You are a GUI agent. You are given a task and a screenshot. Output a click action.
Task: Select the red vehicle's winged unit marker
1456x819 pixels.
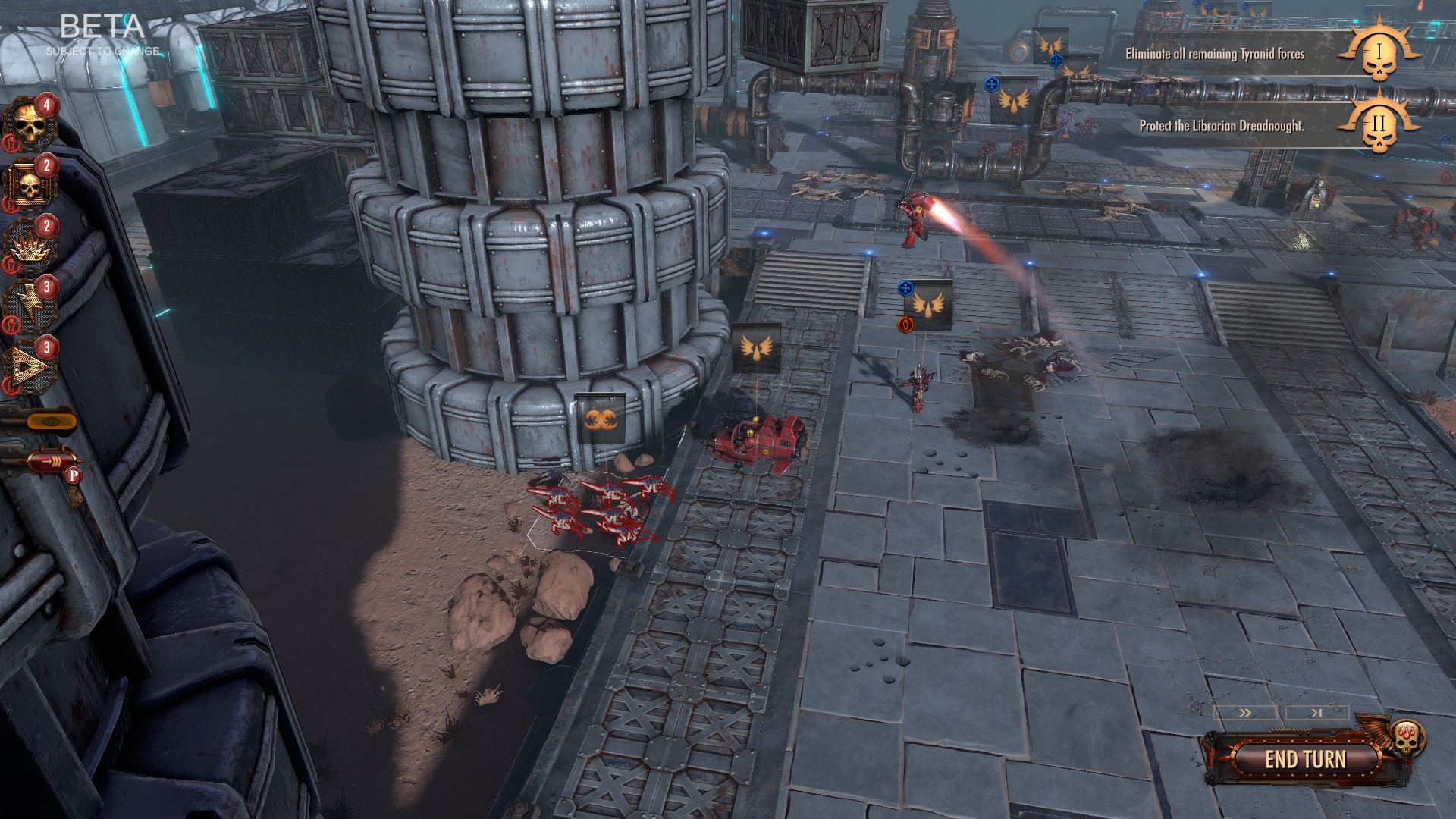(756, 348)
